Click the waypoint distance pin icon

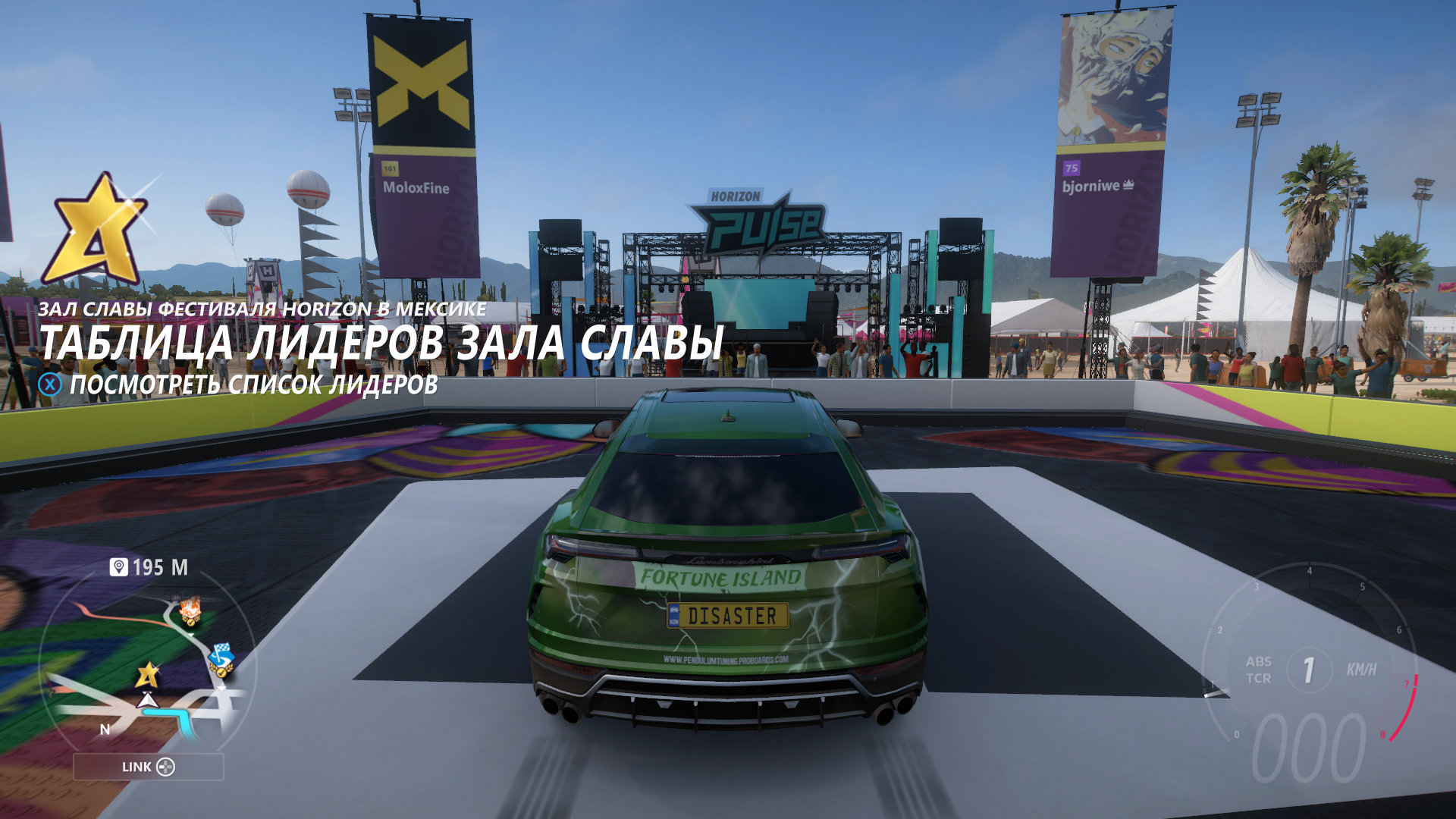tap(119, 567)
